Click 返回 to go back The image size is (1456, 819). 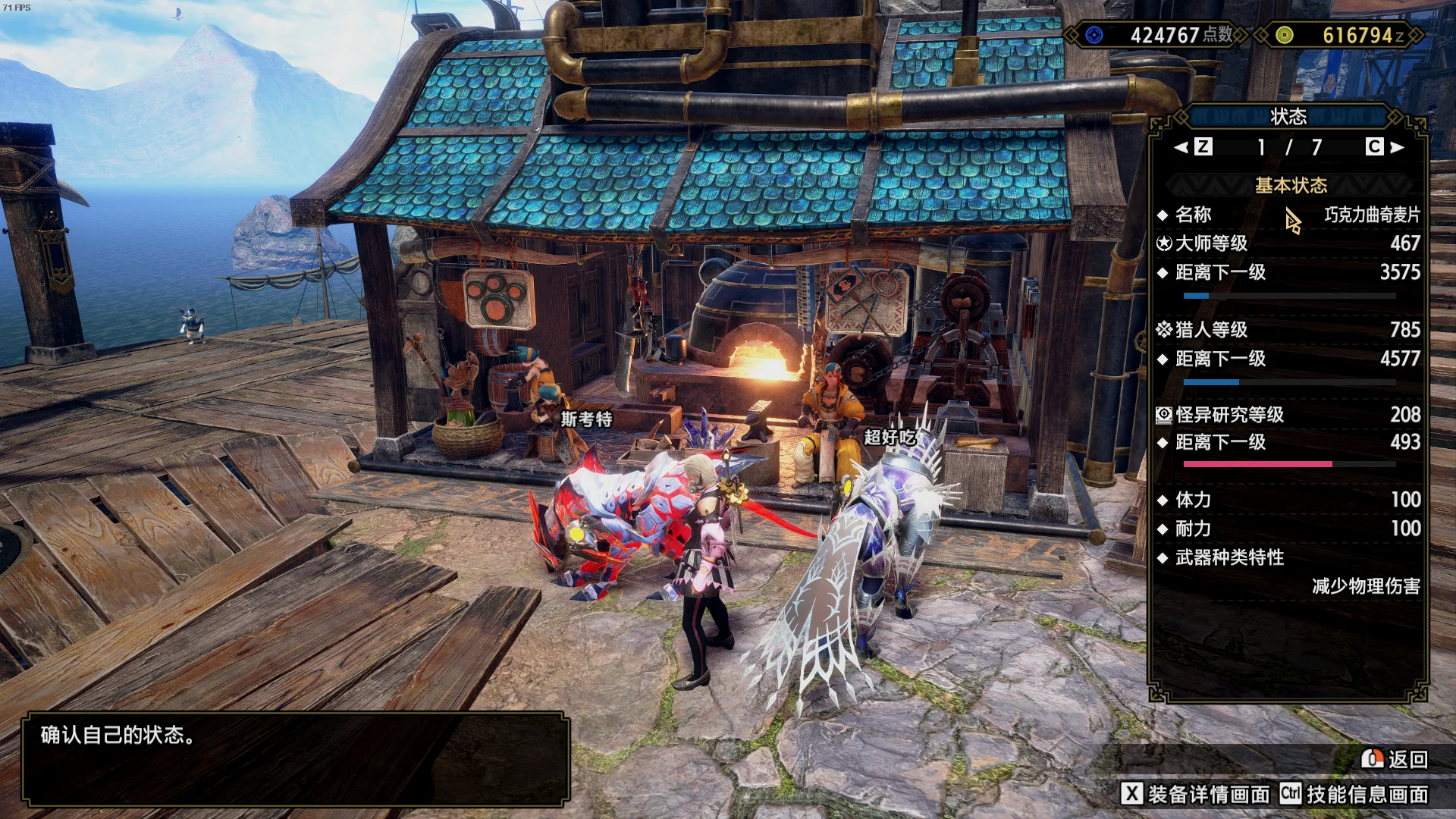point(1395,759)
